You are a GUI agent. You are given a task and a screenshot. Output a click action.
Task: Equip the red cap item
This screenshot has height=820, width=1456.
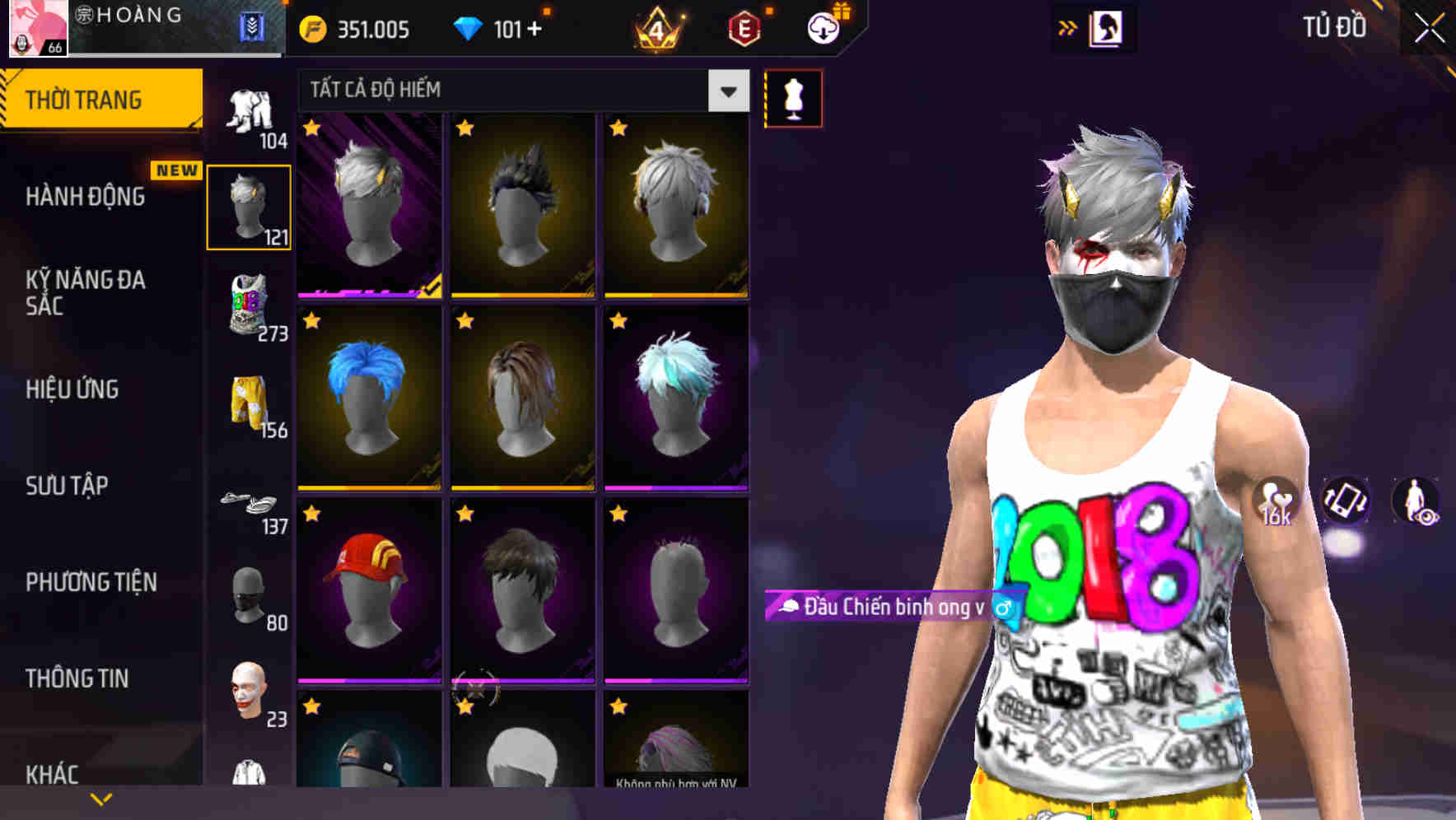pos(368,591)
